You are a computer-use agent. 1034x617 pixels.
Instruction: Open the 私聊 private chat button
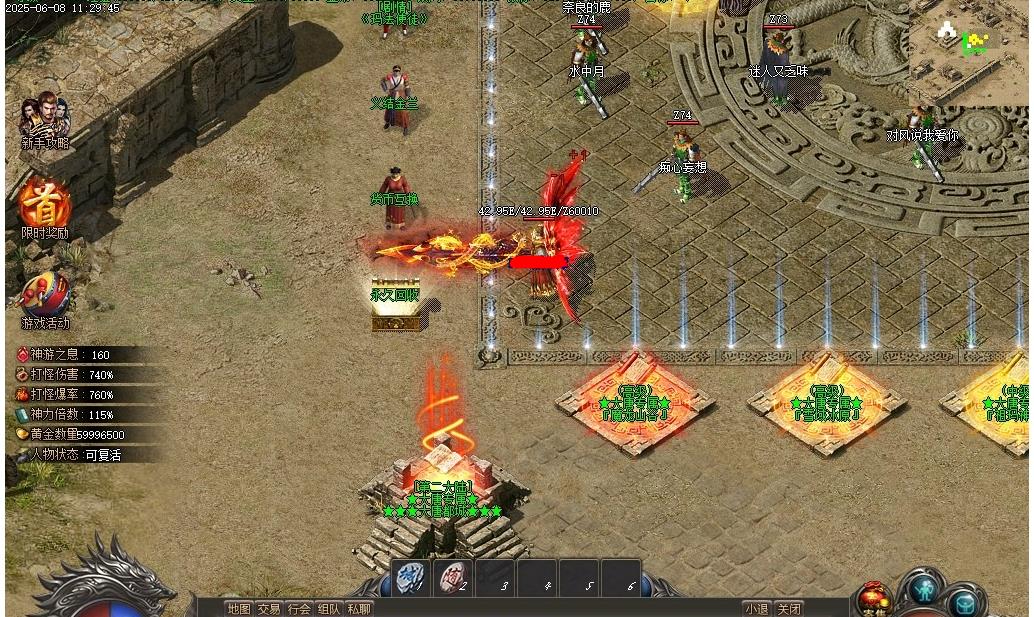359,608
